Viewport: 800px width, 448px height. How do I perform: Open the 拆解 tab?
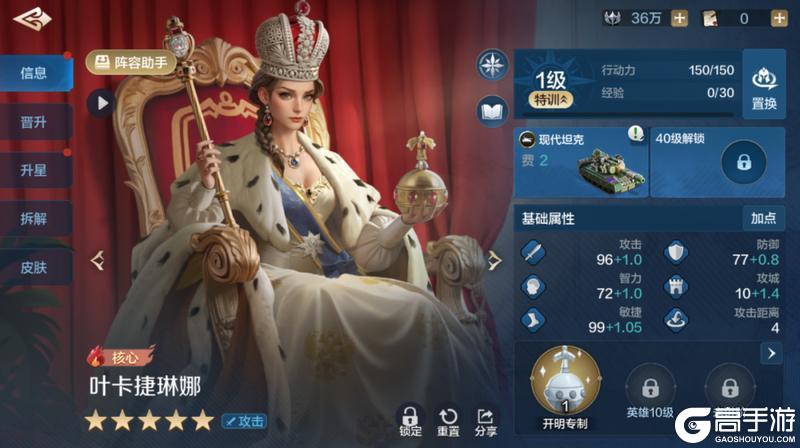34,219
